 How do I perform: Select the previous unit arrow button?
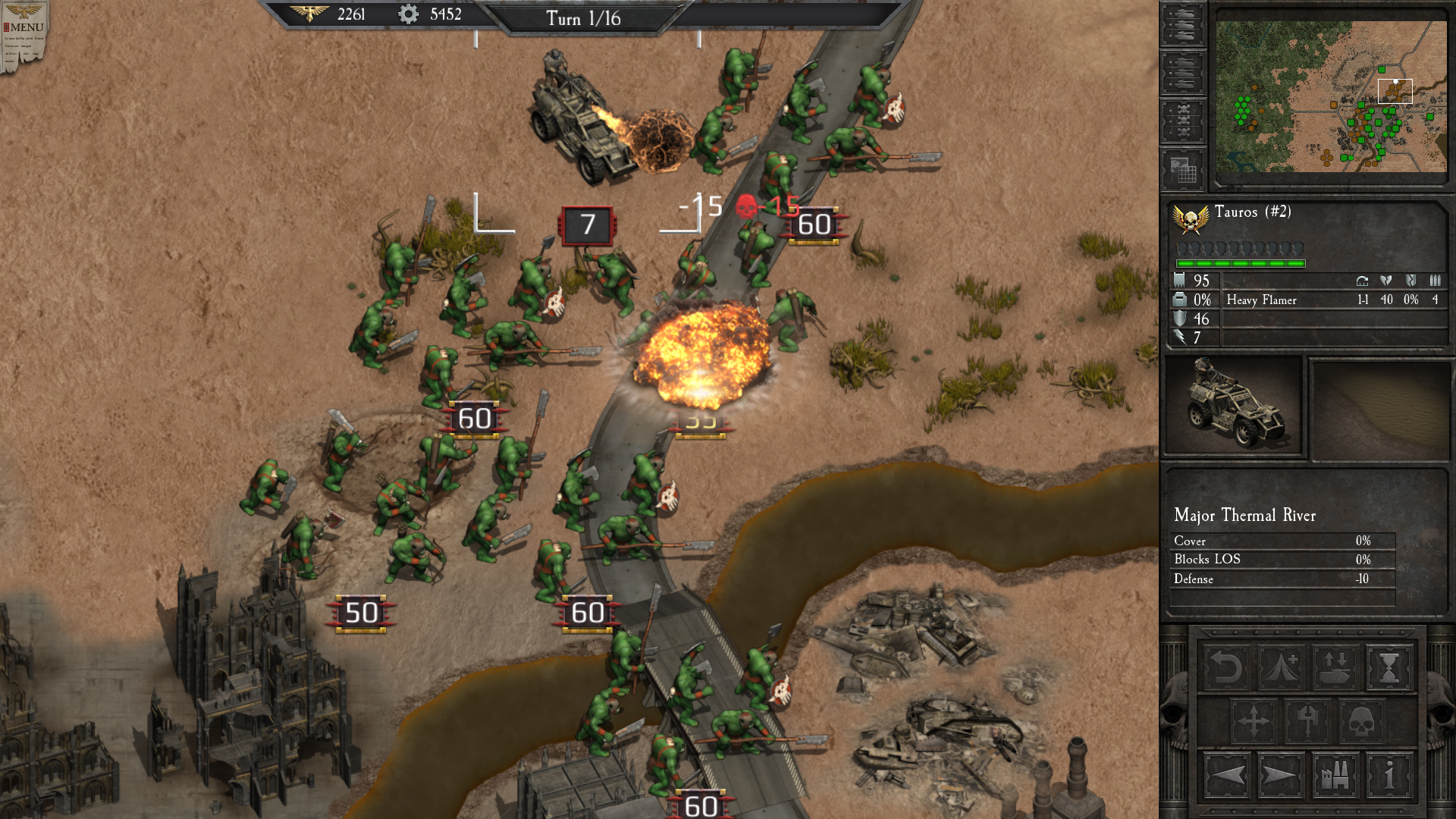pyautogui.click(x=1226, y=777)
